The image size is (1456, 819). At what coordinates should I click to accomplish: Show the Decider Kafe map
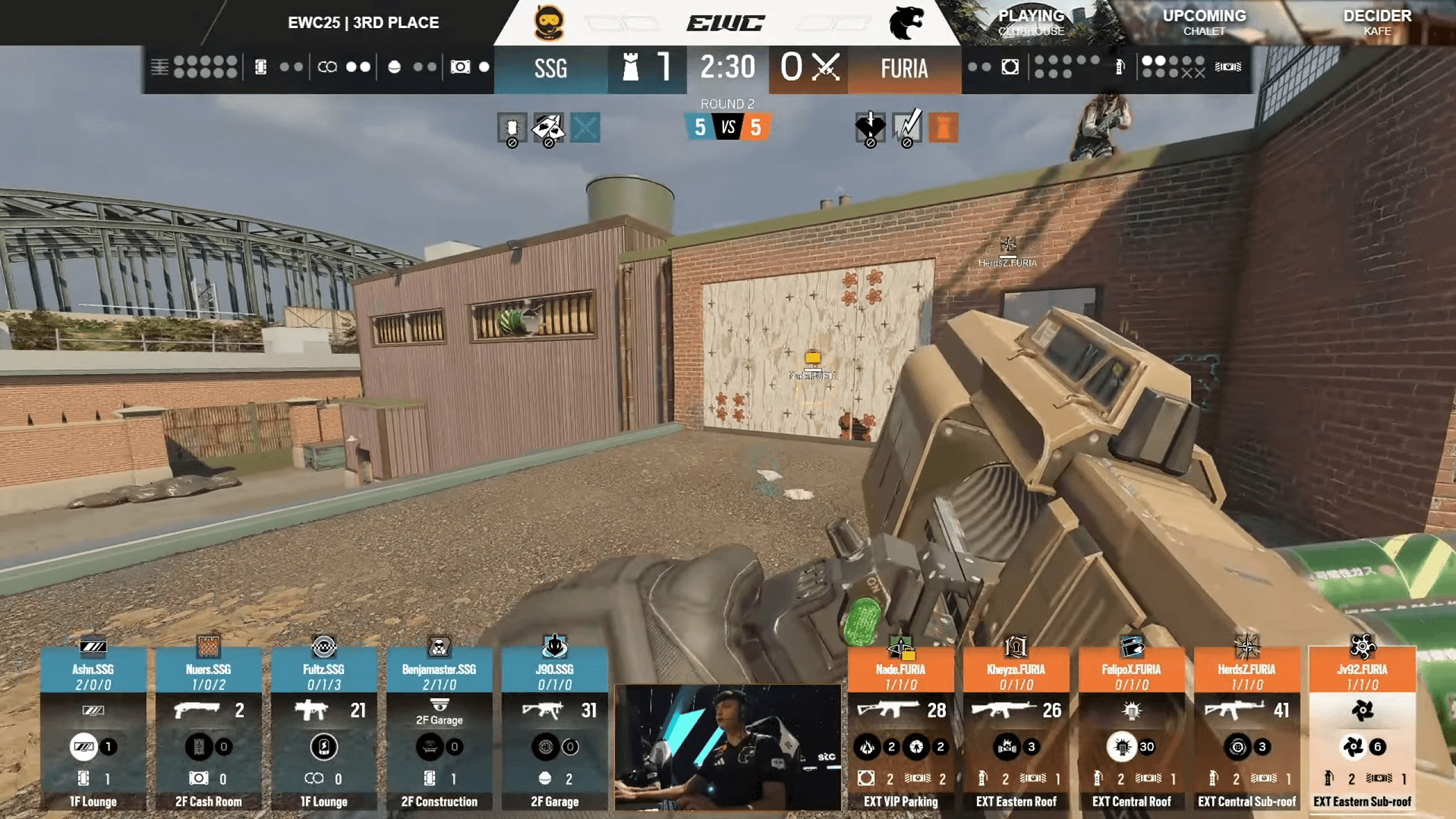pyautogui.click(x=1377, y=22)
